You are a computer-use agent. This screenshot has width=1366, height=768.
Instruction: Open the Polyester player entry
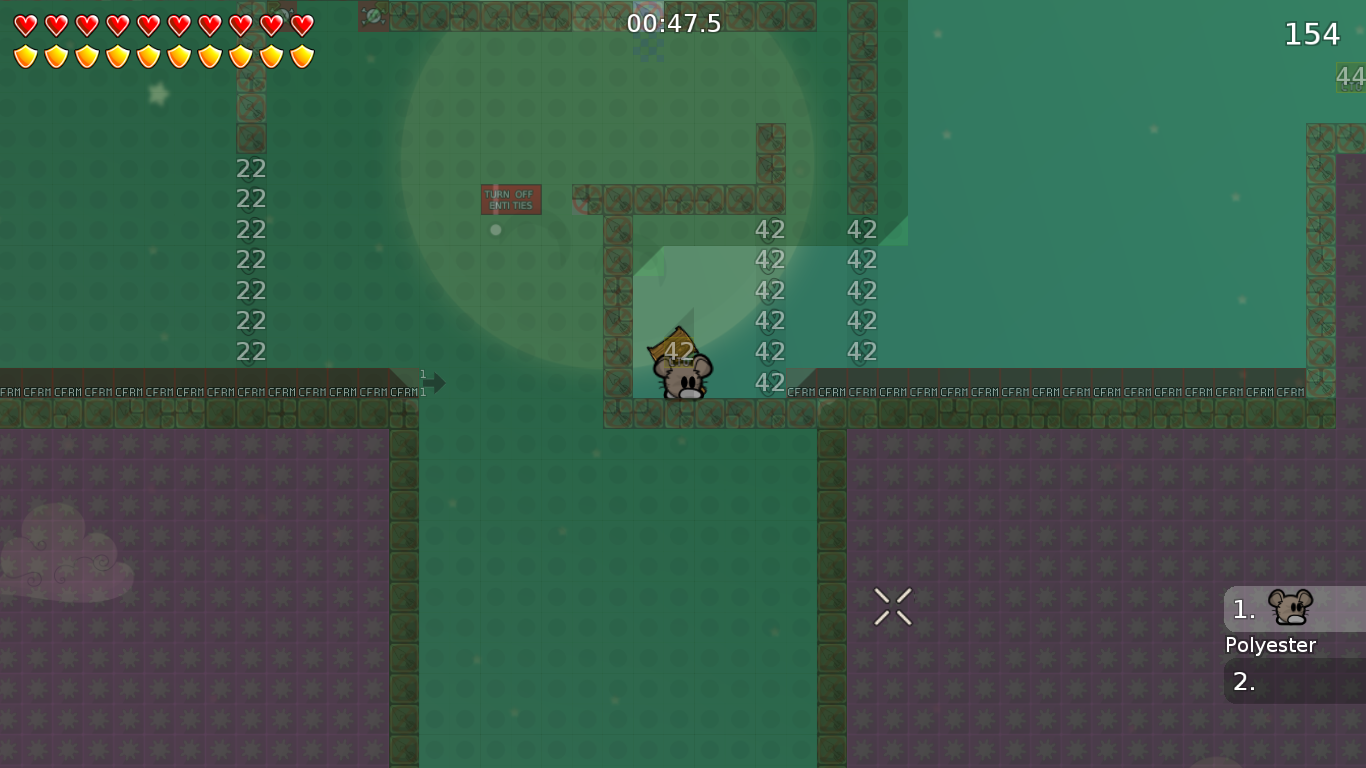pos(1270,645)
